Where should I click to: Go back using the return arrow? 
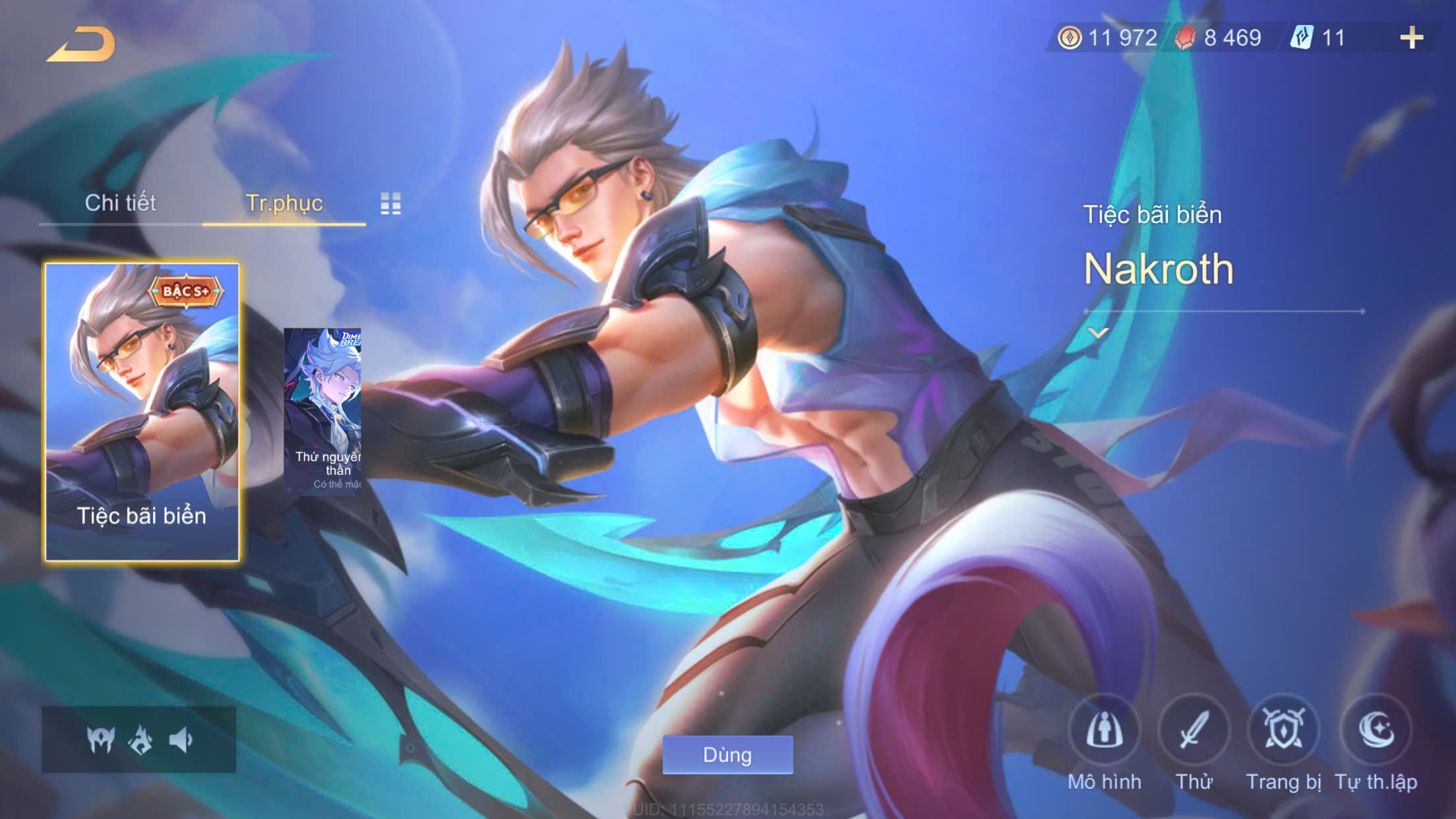click(x=81, y=44)
